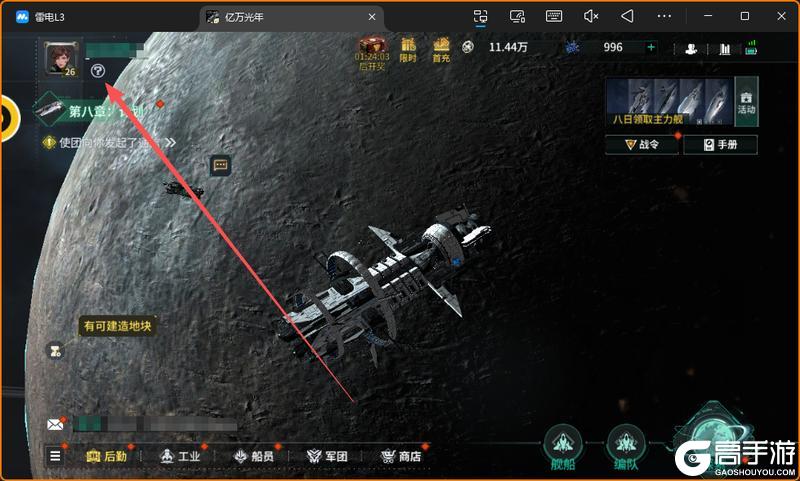The image size is (800, 481).
Task: Mute the emulator sound from the toolbar
Action: [590, 16]
